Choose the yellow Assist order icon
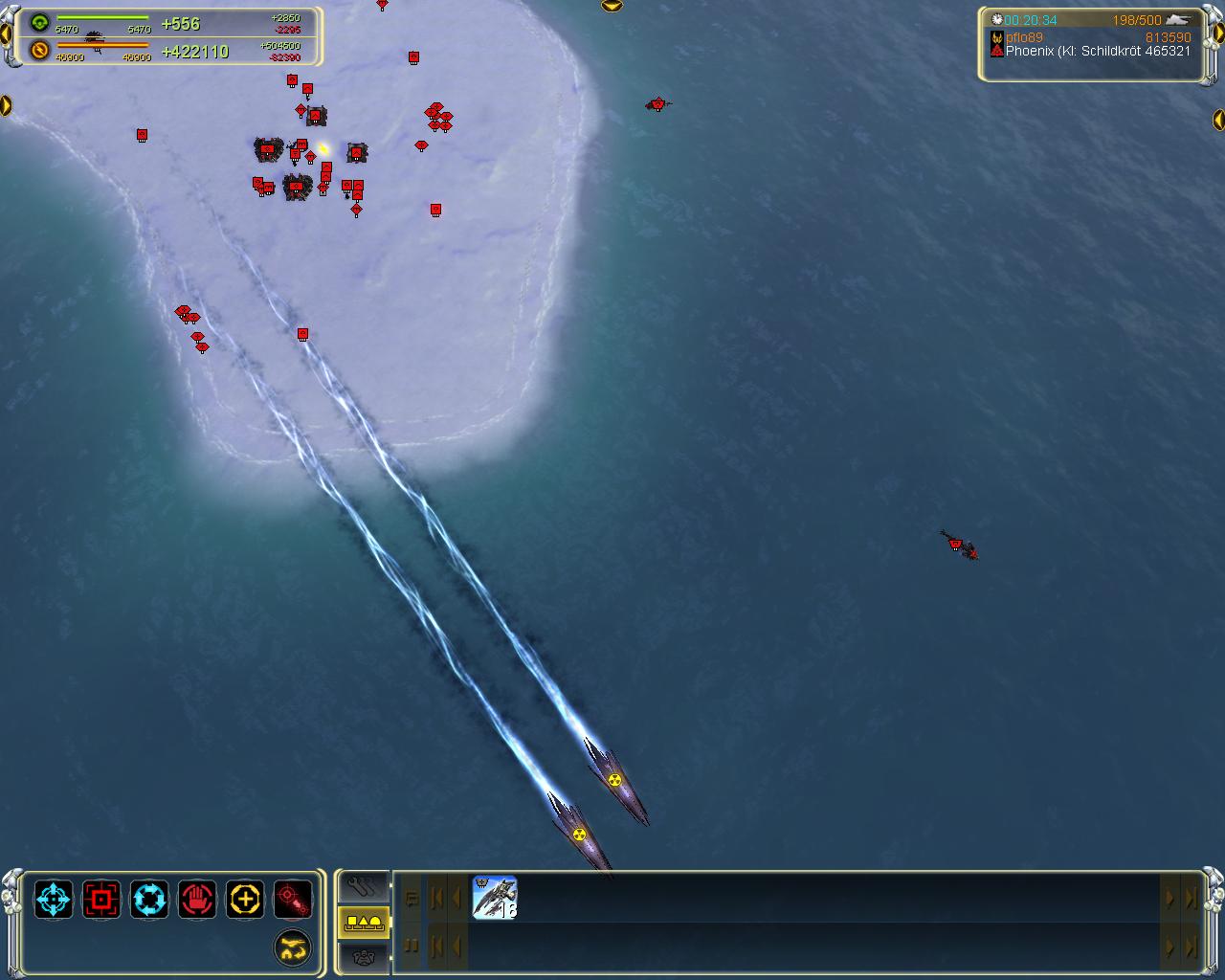1225x980 pixels. coord(245,900)
